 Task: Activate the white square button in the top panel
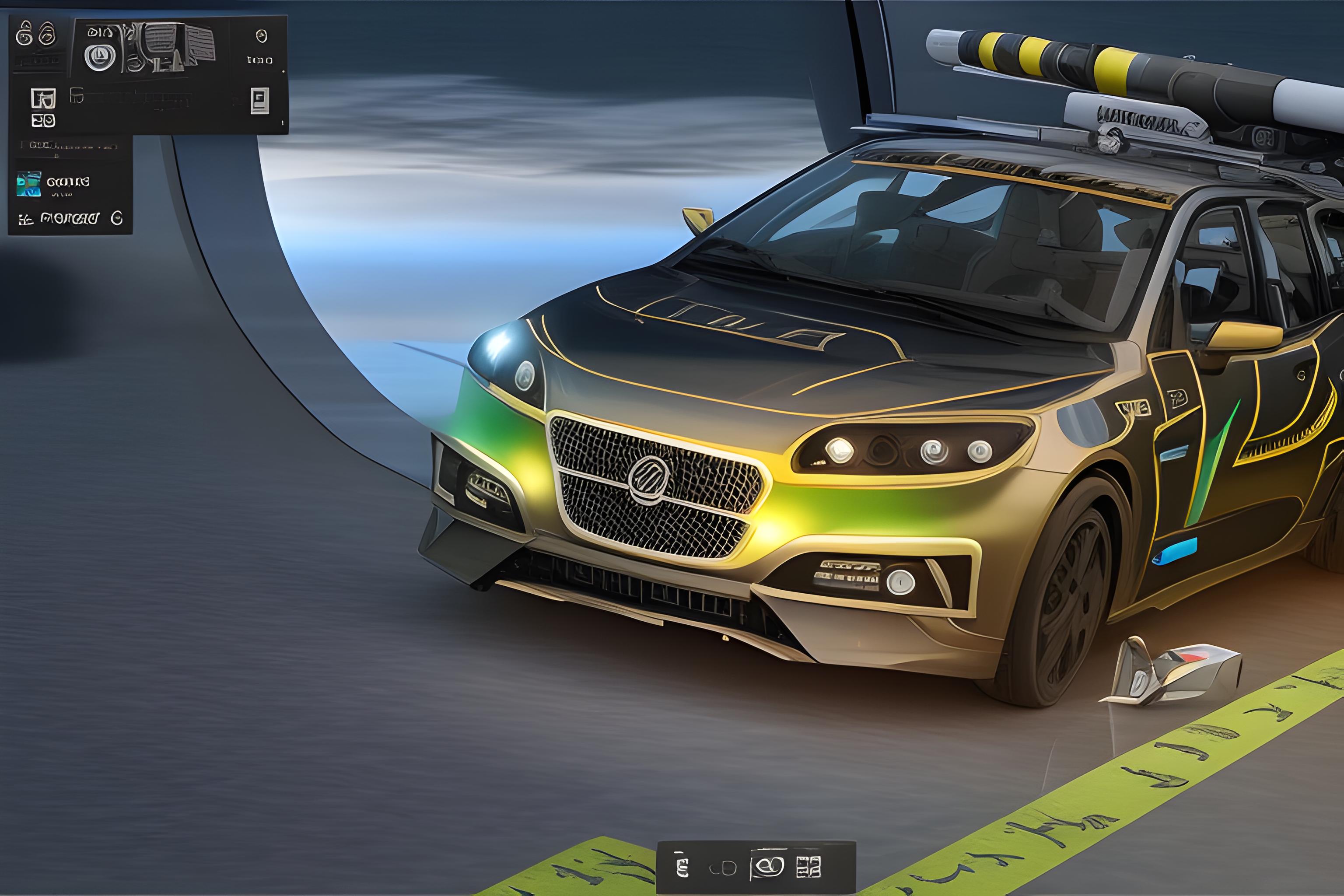click(260, 101)
